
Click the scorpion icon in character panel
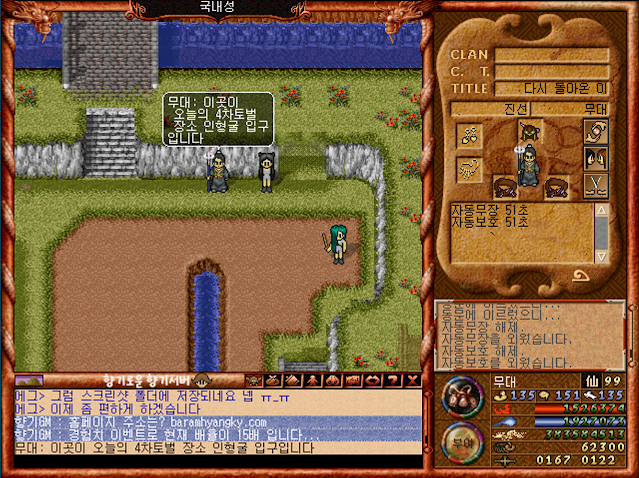coord(470,168)
